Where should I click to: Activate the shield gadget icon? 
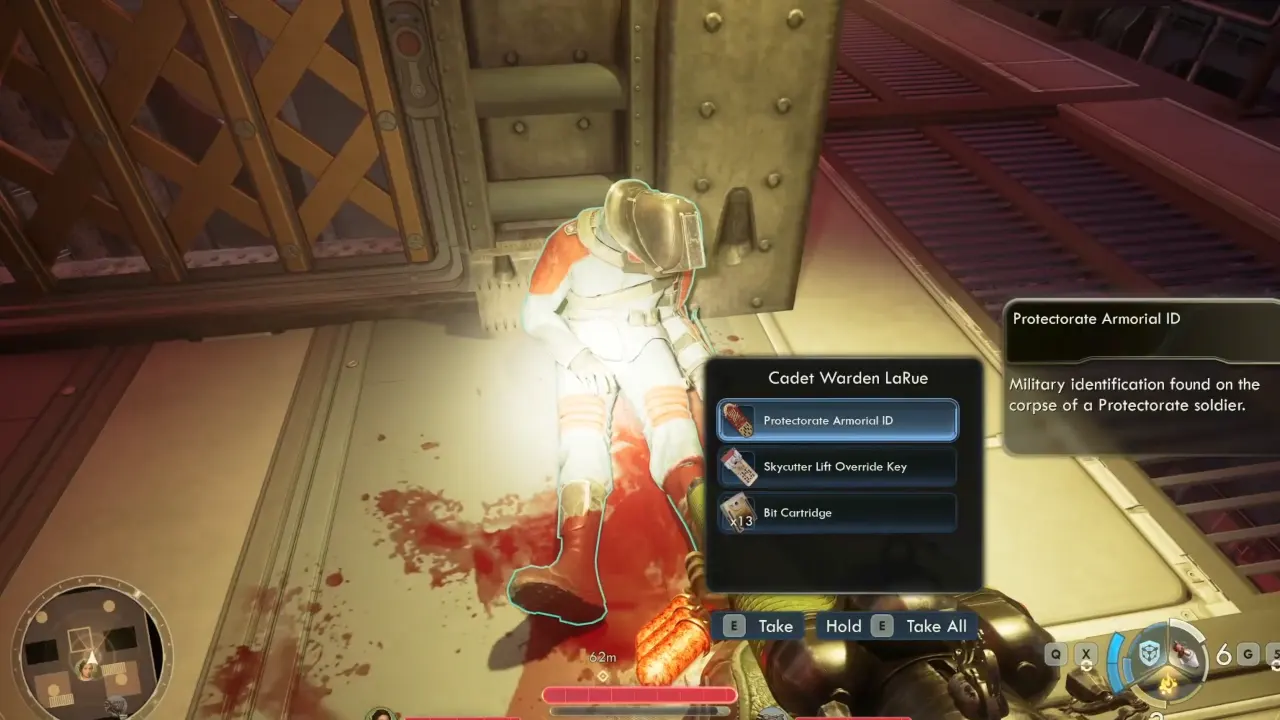click(1152, 655)
